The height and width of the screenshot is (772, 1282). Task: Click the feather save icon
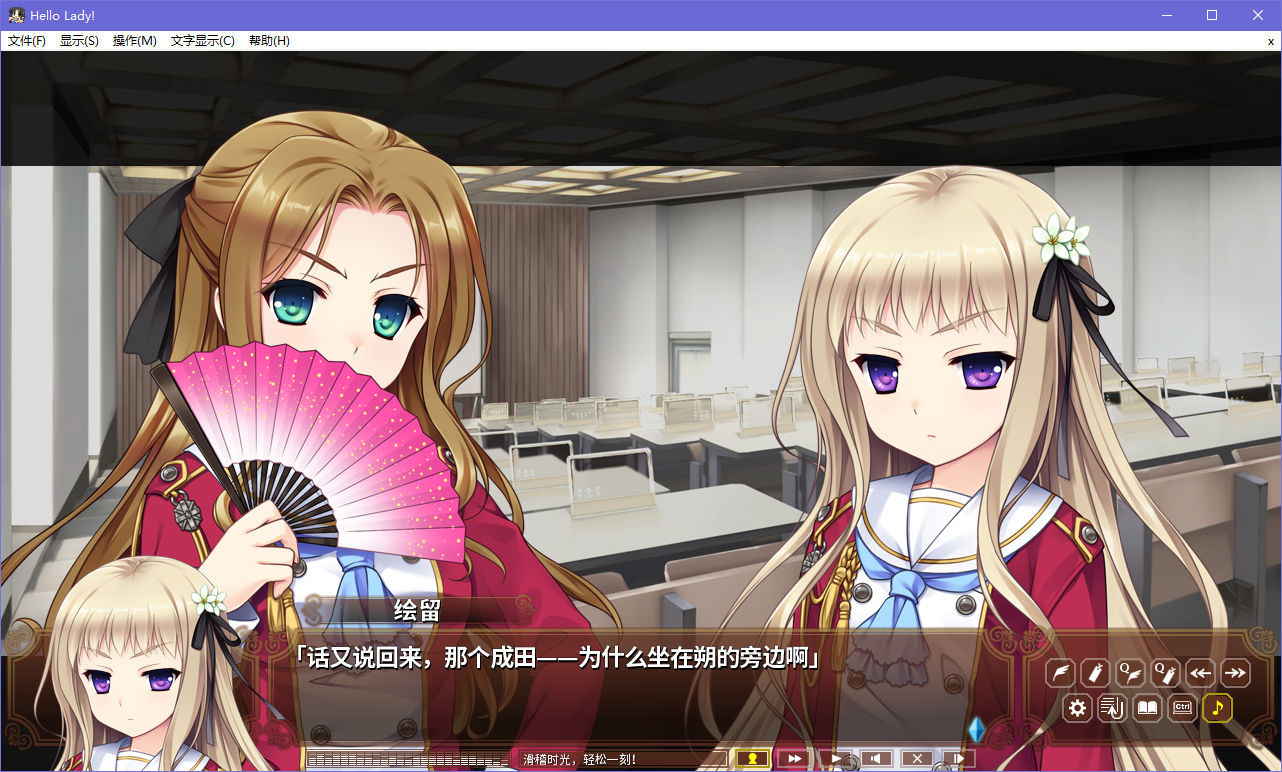tap(1060, 673)
